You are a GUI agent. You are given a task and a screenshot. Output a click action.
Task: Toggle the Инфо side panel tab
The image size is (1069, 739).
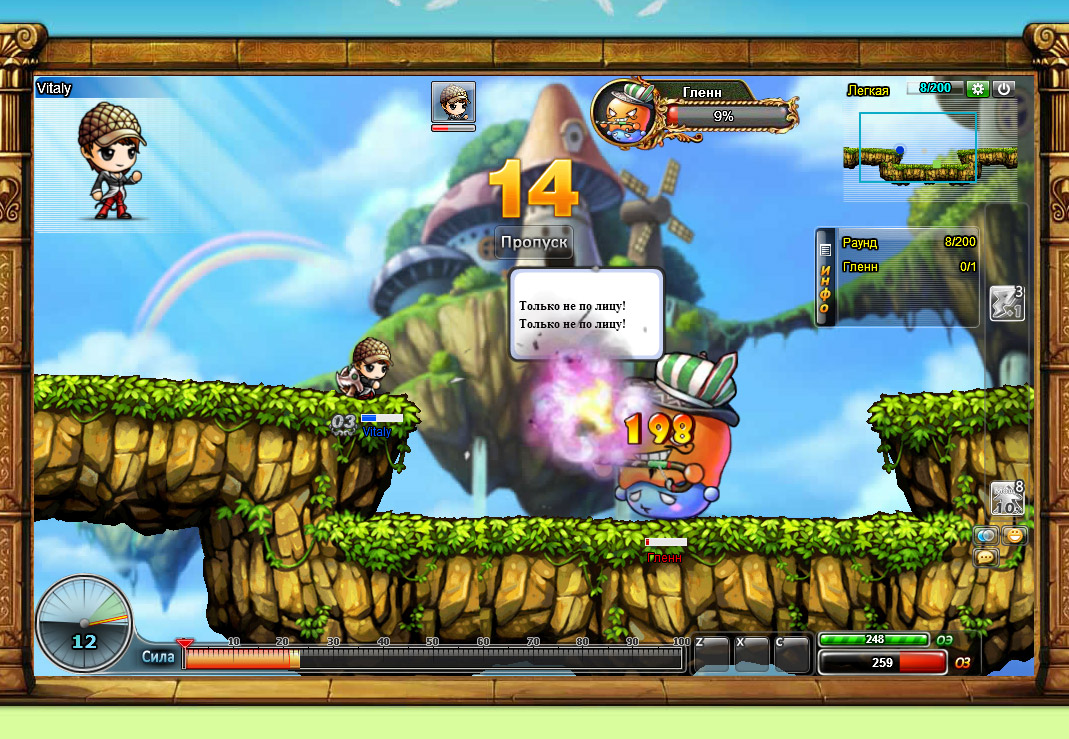click(x=825, y=277)
